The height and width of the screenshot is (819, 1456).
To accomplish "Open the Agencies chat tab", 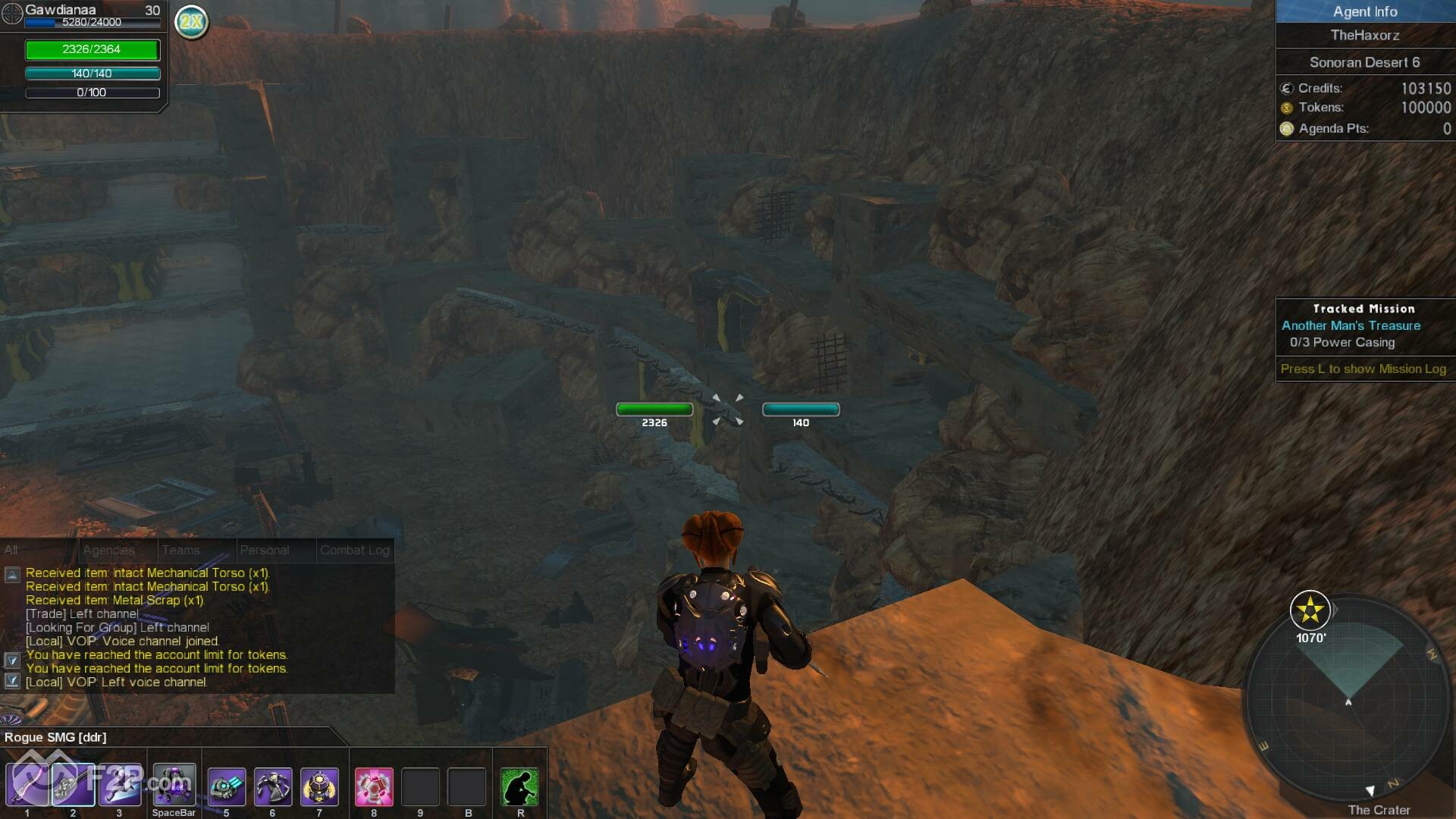I will click(109, 550).
